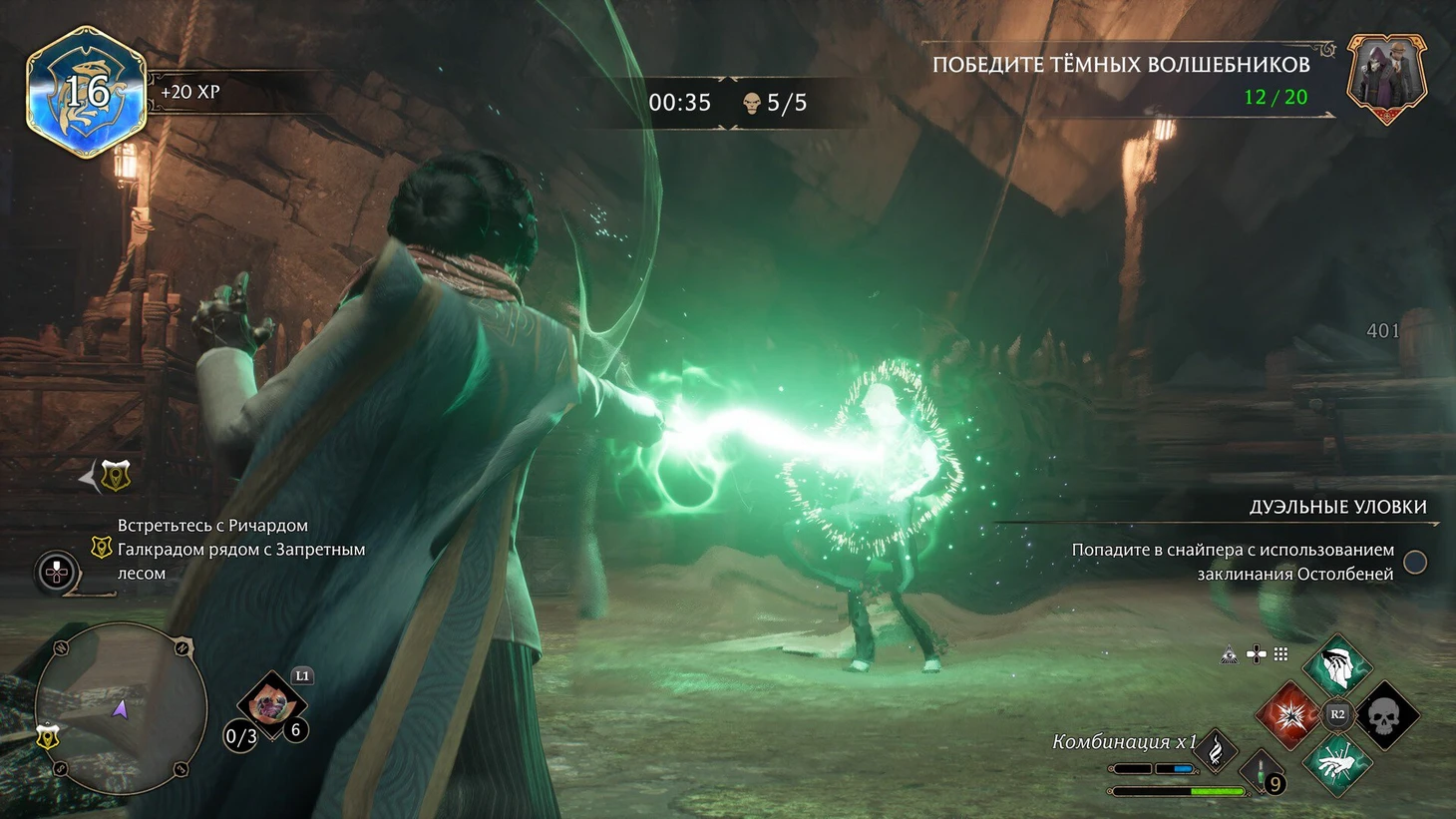The height and width of the screenshot is (819, 1456).
Task: Select the carnivorous plant combat tool slot
Action: click(270, 705)
